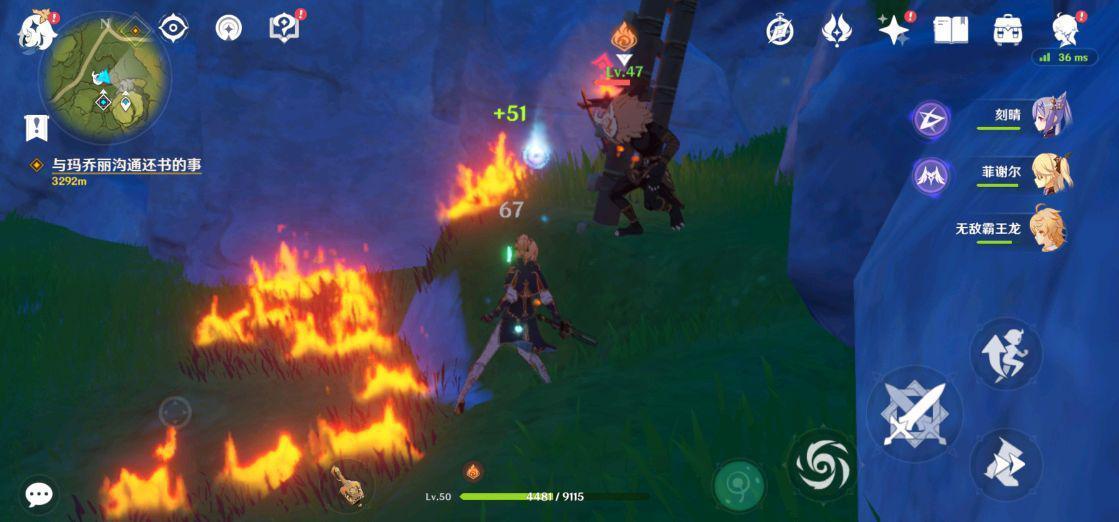The height and width of the screenshot is (522, 1119).
Task: Open the minimap
Action: pyautogui.click(x=105, y=76)
